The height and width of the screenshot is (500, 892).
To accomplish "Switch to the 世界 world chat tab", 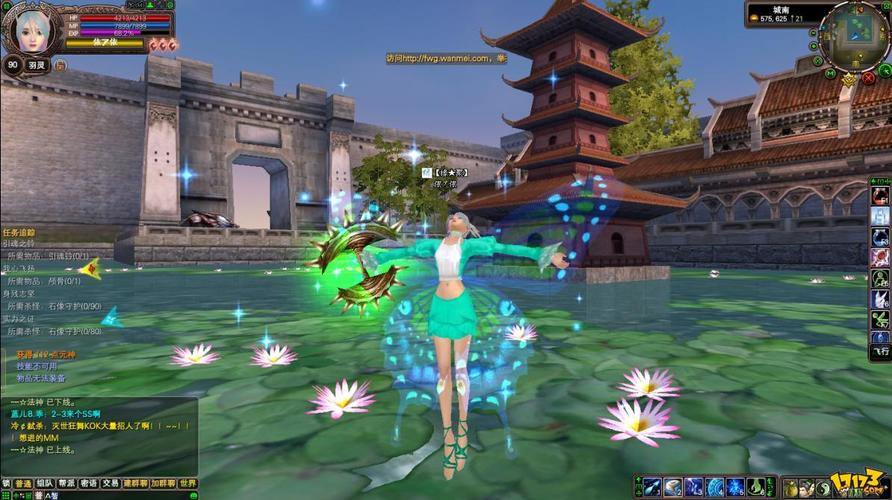I will click(188, 482).
